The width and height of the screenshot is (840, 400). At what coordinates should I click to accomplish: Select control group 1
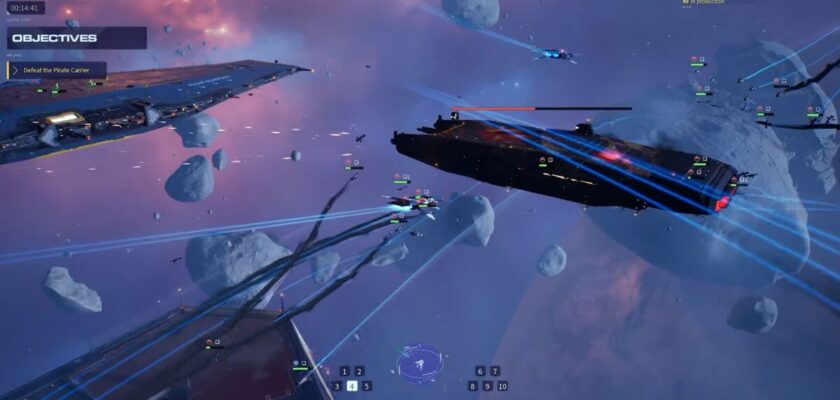(x=344, y=371)
